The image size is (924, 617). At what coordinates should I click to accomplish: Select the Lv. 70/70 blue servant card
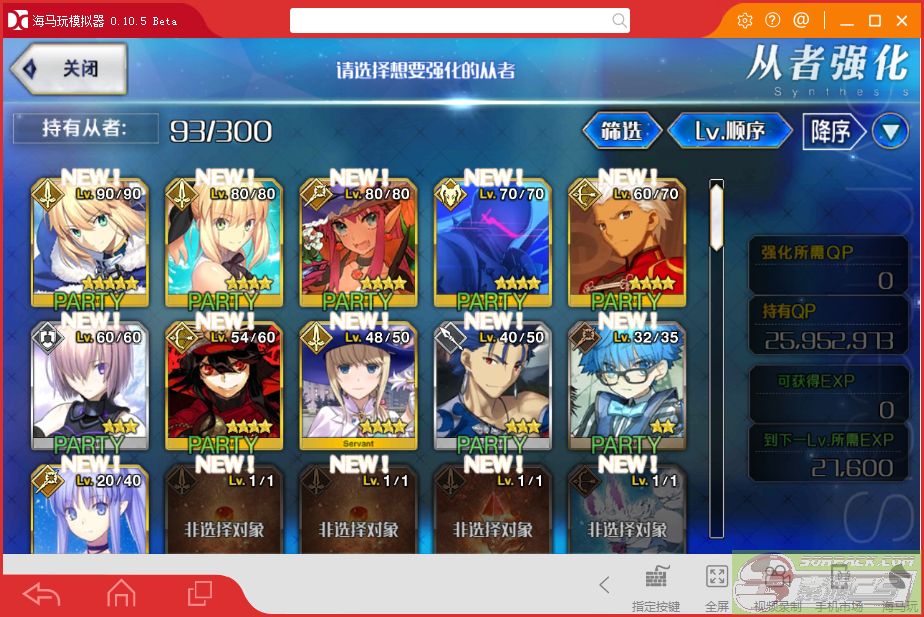click(x=492, y=245)
